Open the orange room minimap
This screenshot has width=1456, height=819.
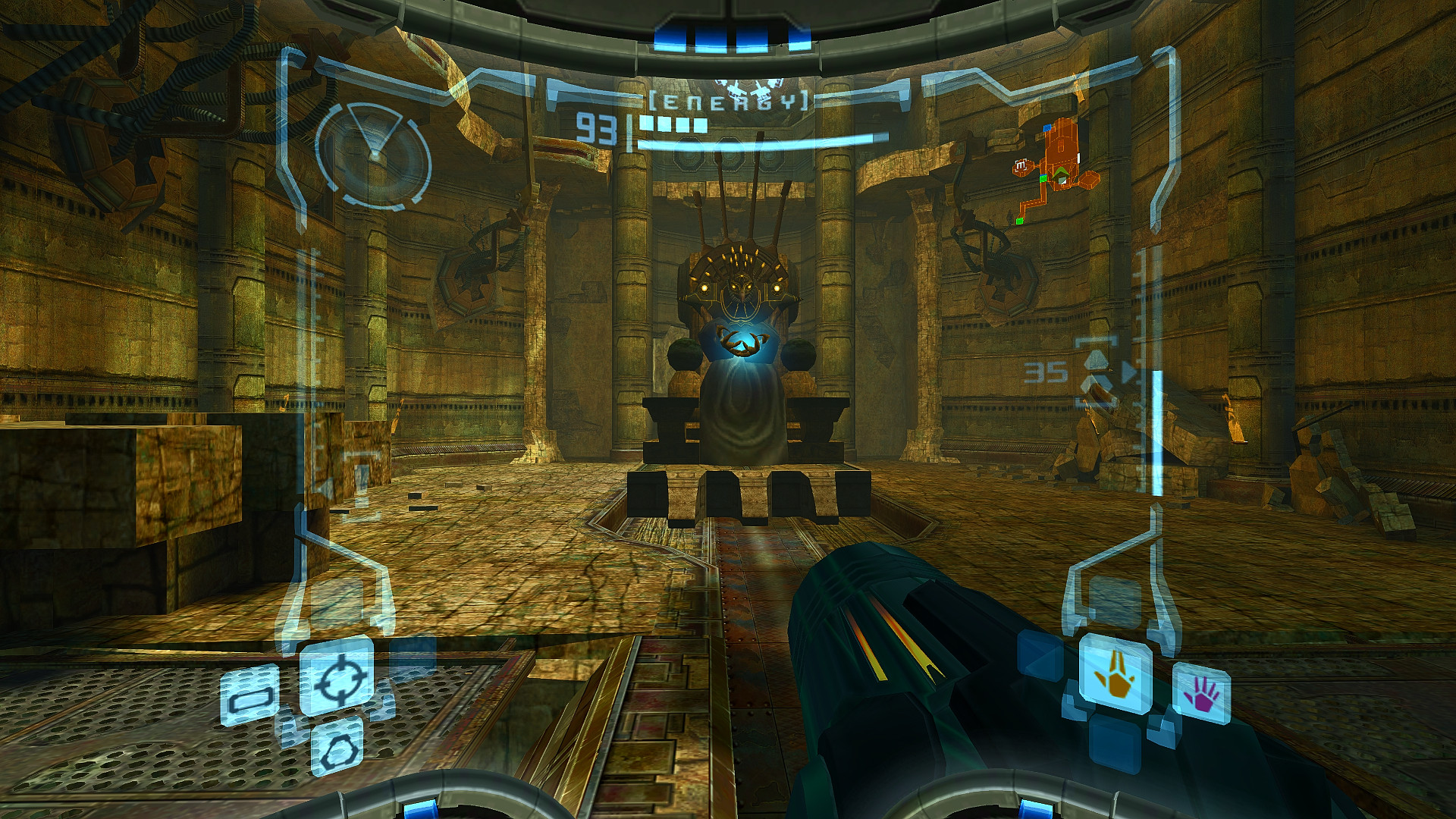point(1056,171)
